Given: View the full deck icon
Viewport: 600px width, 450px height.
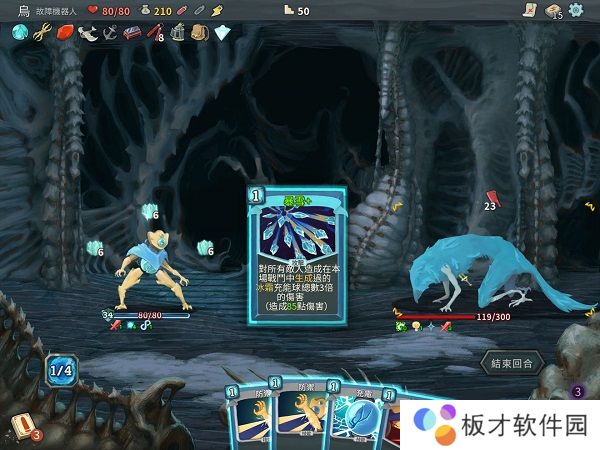Looking at the screenshot, I should click(551, 11).
